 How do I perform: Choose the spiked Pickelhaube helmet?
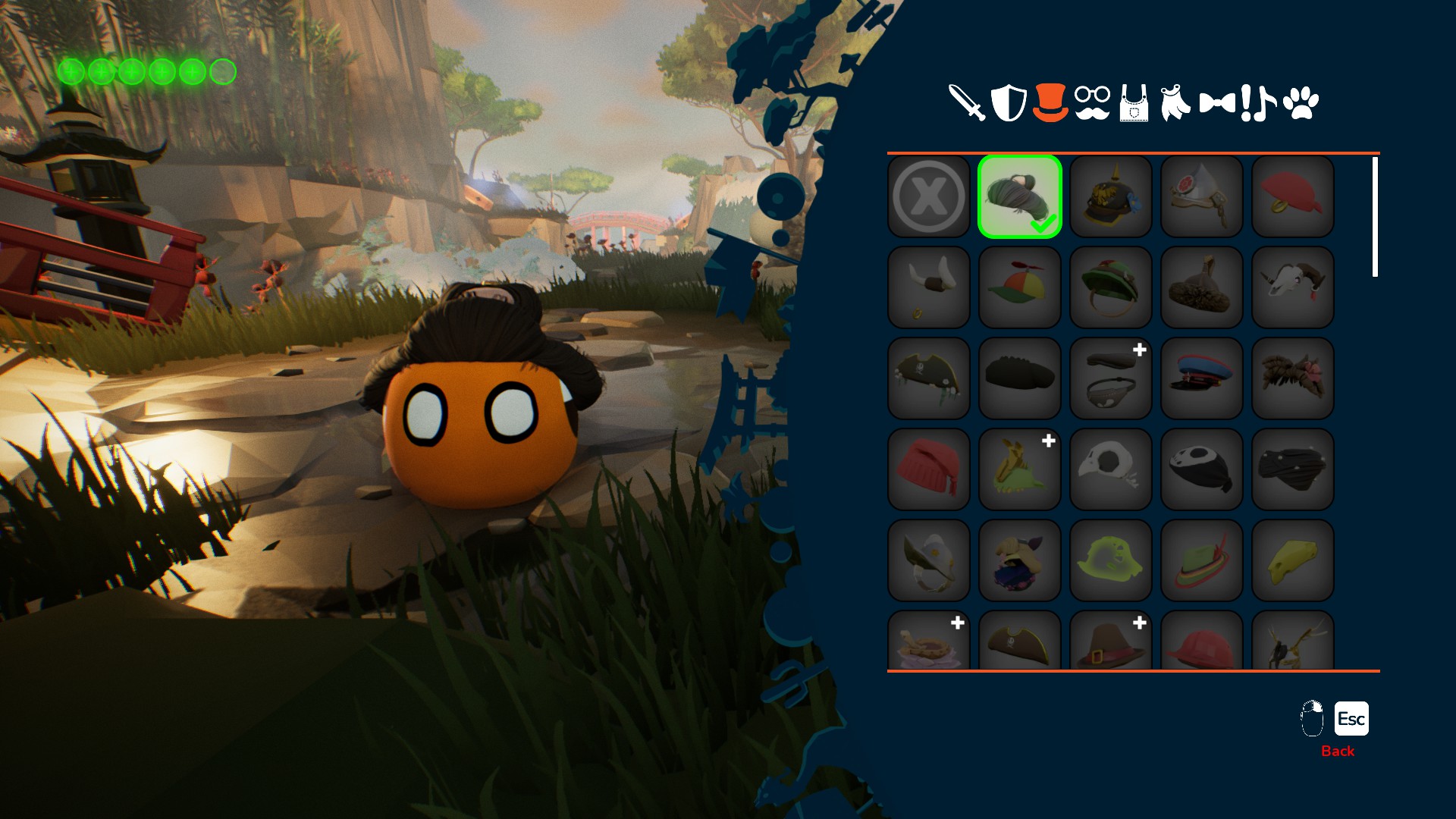point(1111,197)
